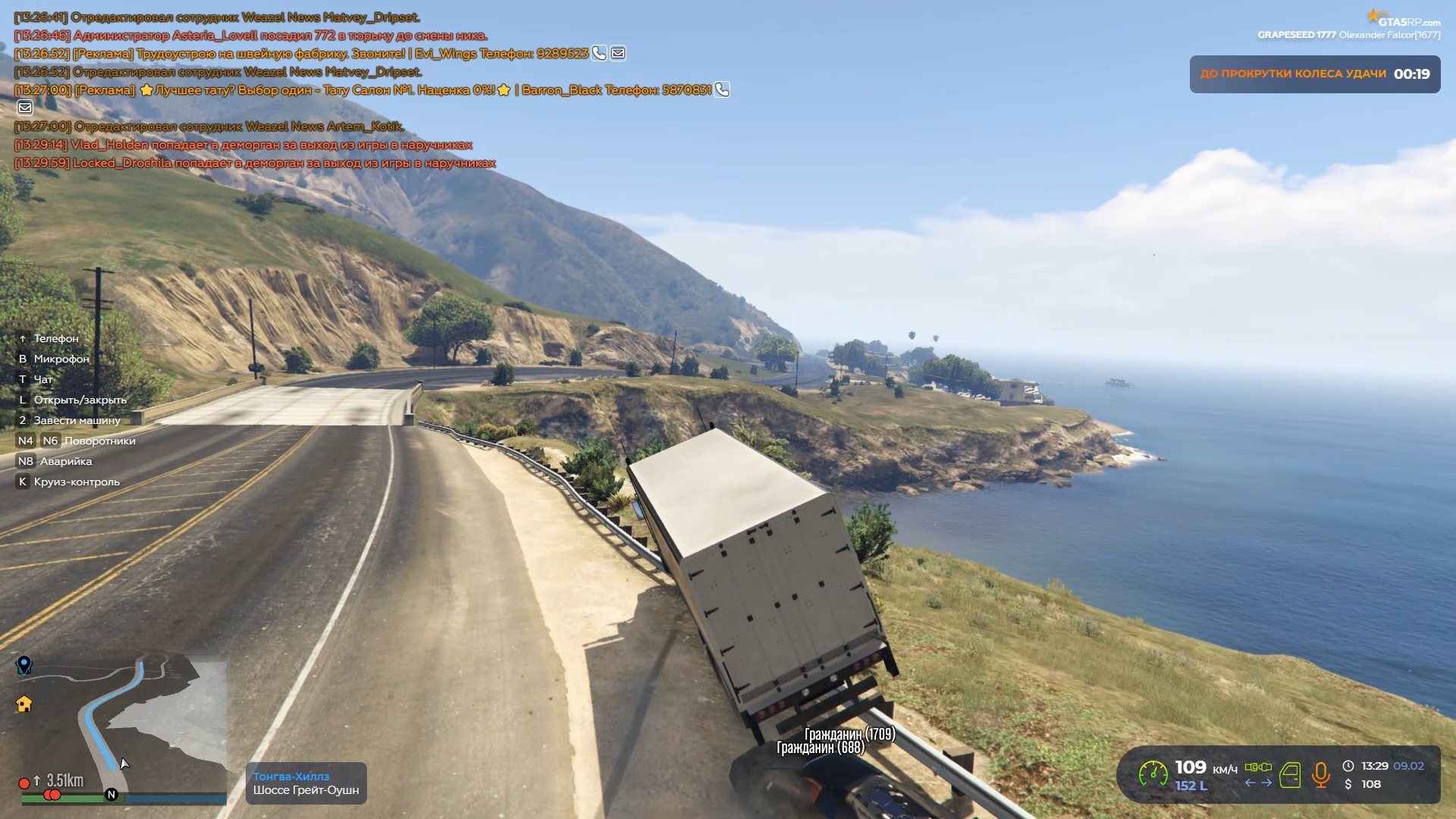Click the green car door lock icon
The image size is (1456, 819).
tap(1290, 775)
